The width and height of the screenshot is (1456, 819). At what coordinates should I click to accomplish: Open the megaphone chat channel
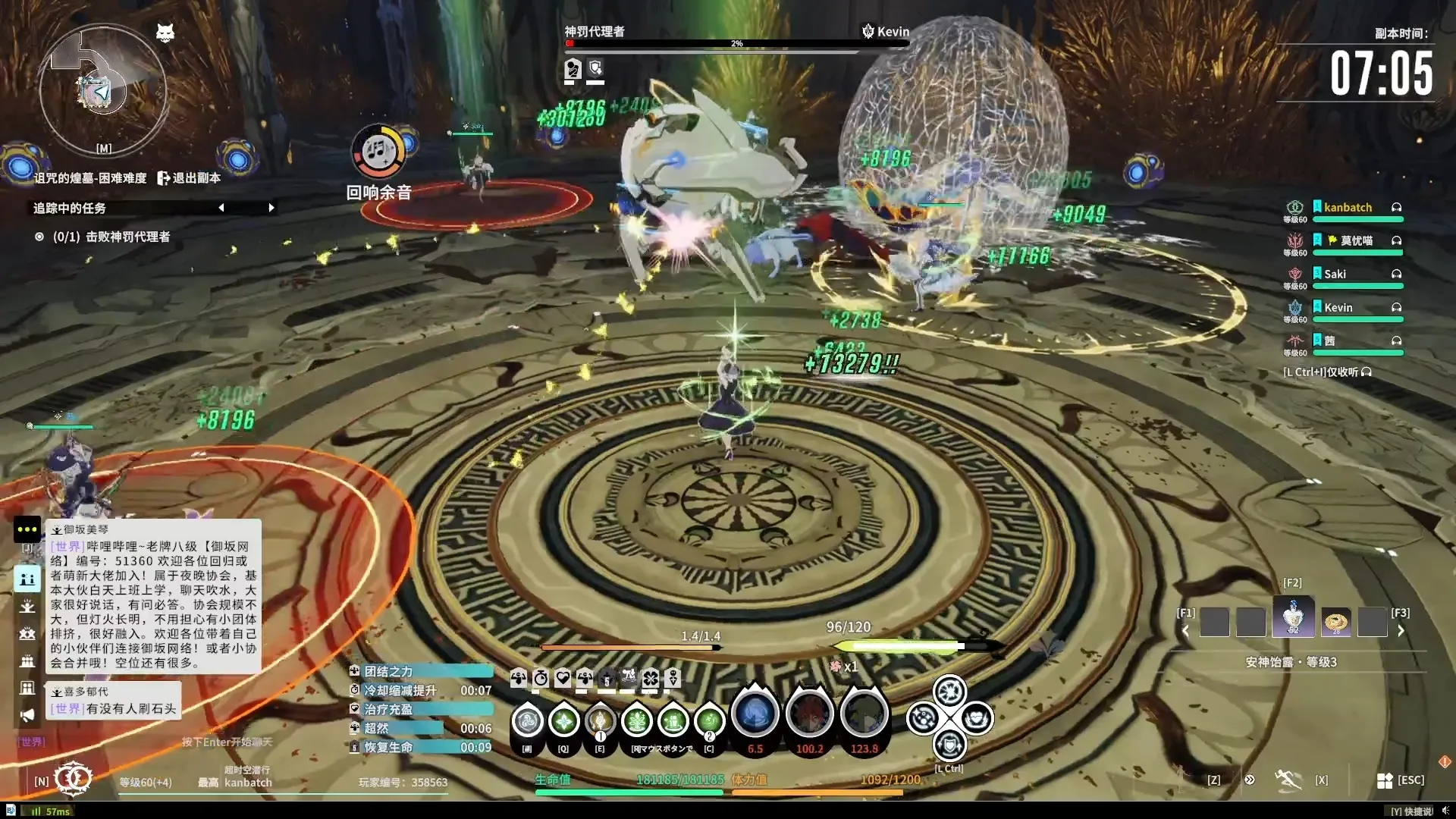tap(27, 715)
